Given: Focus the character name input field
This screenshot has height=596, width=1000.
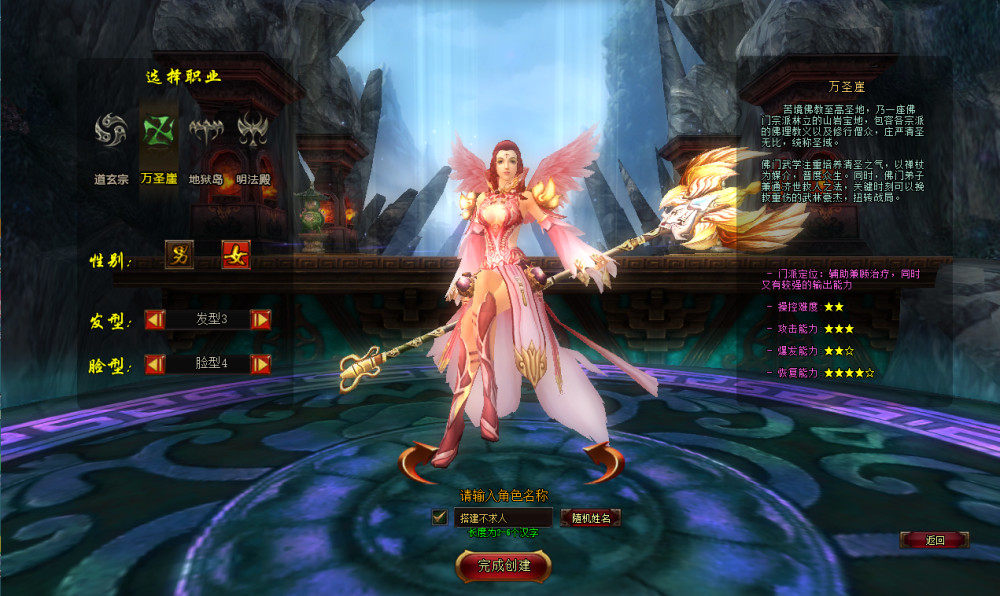Looking at the screenshot, I should pos(503,518).
